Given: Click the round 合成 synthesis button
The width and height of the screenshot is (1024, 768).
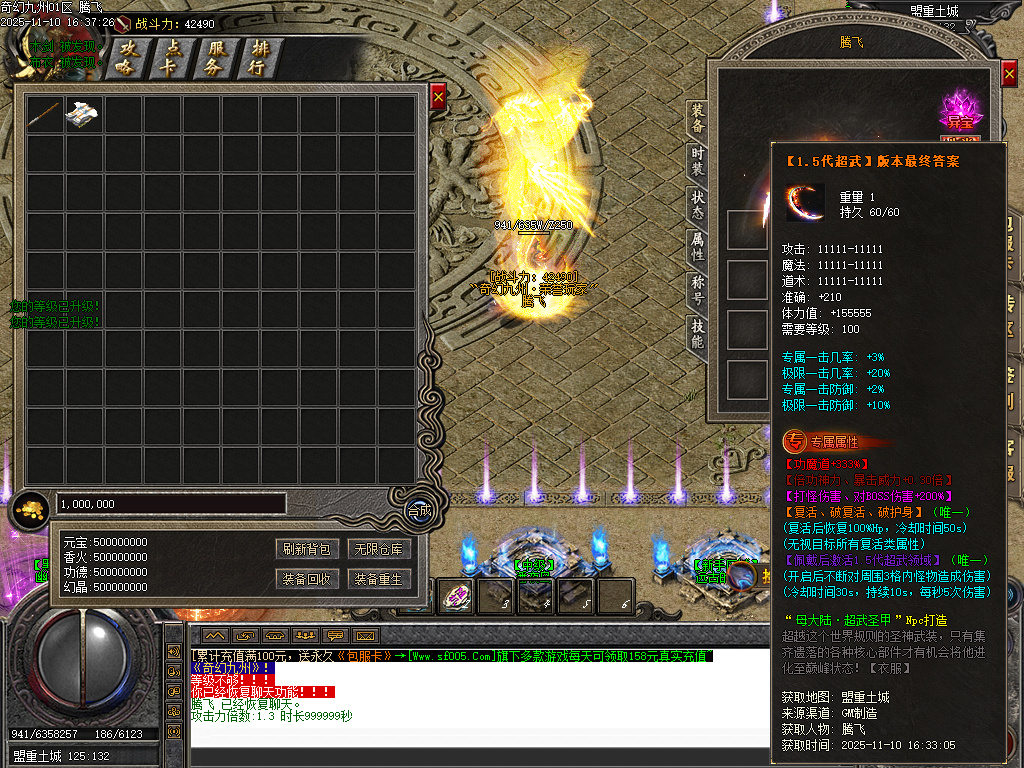Looking at the screenshot, I should [x=420, y=510].
